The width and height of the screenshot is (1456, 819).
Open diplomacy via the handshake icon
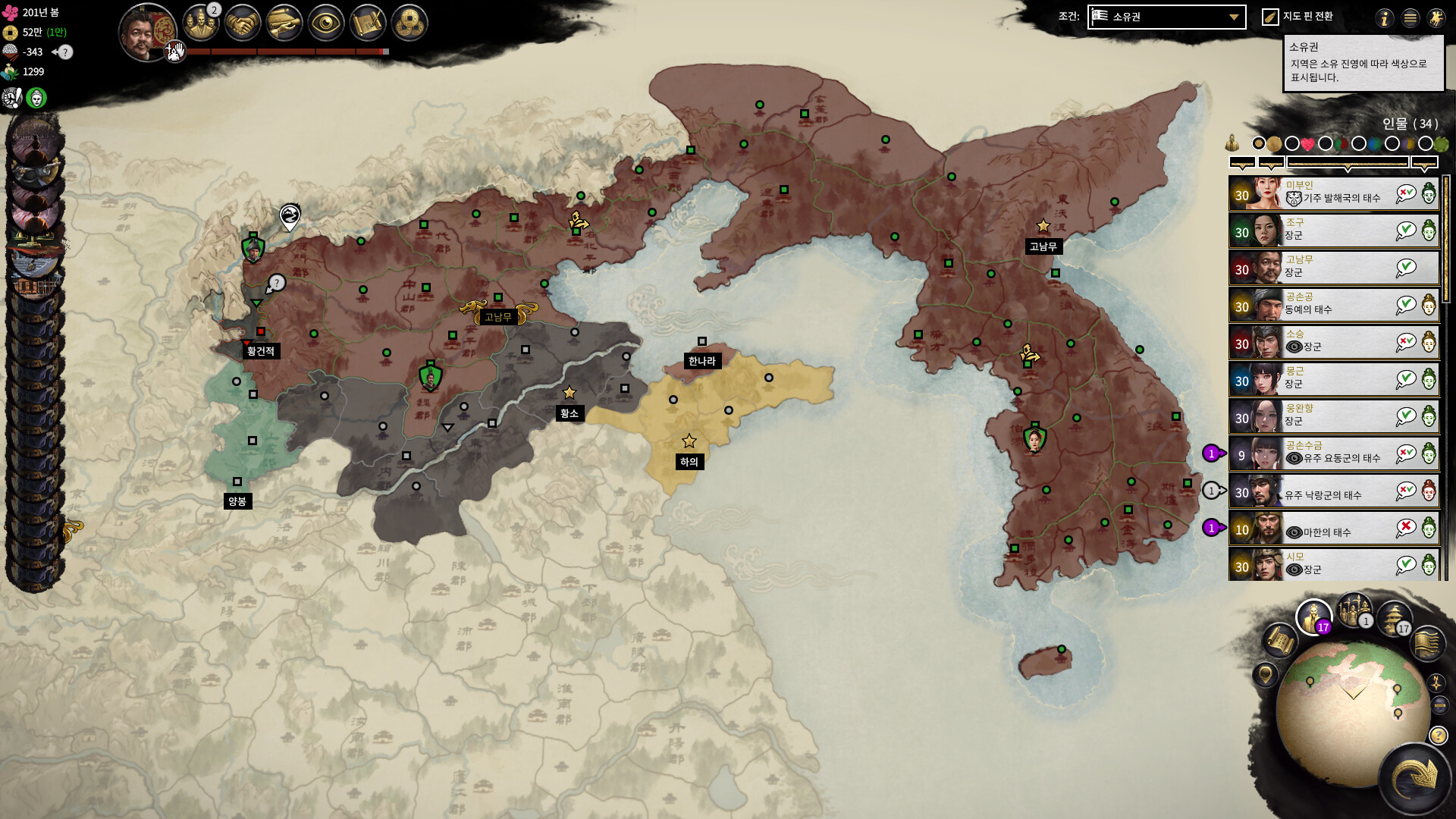click(x=243, y=24)
